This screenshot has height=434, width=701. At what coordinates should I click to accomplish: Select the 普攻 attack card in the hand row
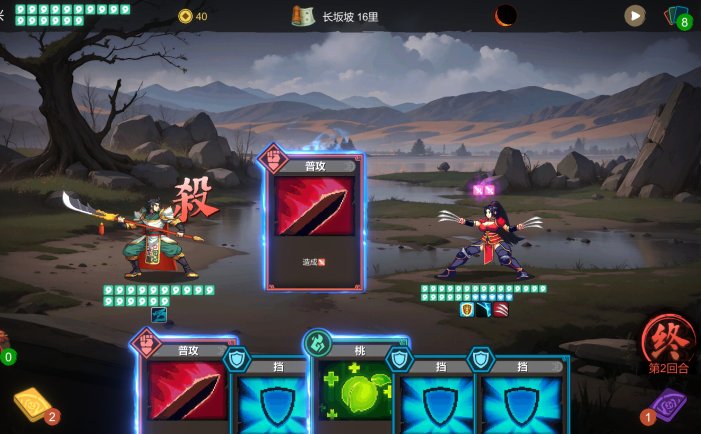[187, 390]
